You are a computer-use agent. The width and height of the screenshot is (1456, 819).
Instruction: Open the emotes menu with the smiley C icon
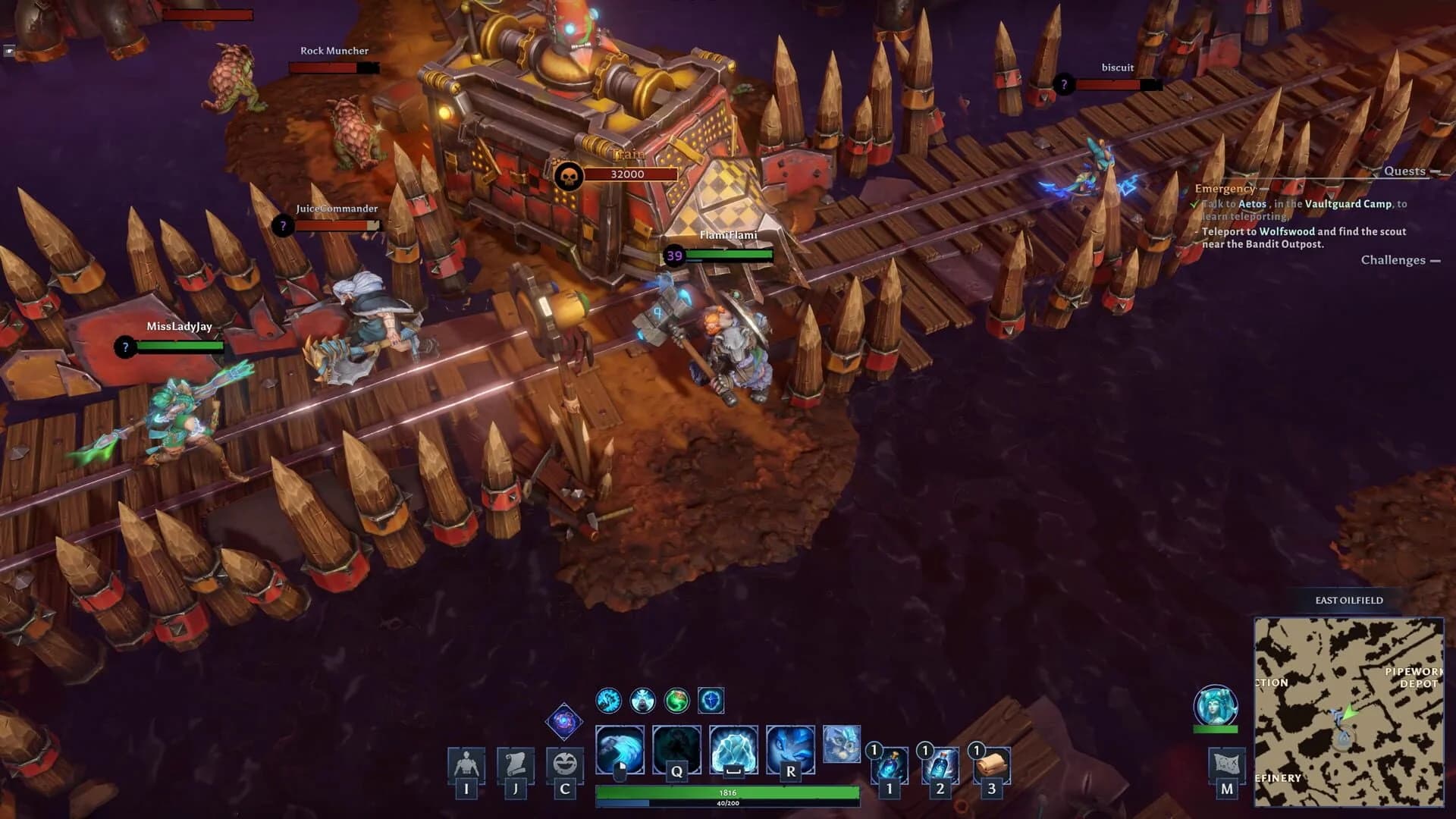[x=563, y=766]
